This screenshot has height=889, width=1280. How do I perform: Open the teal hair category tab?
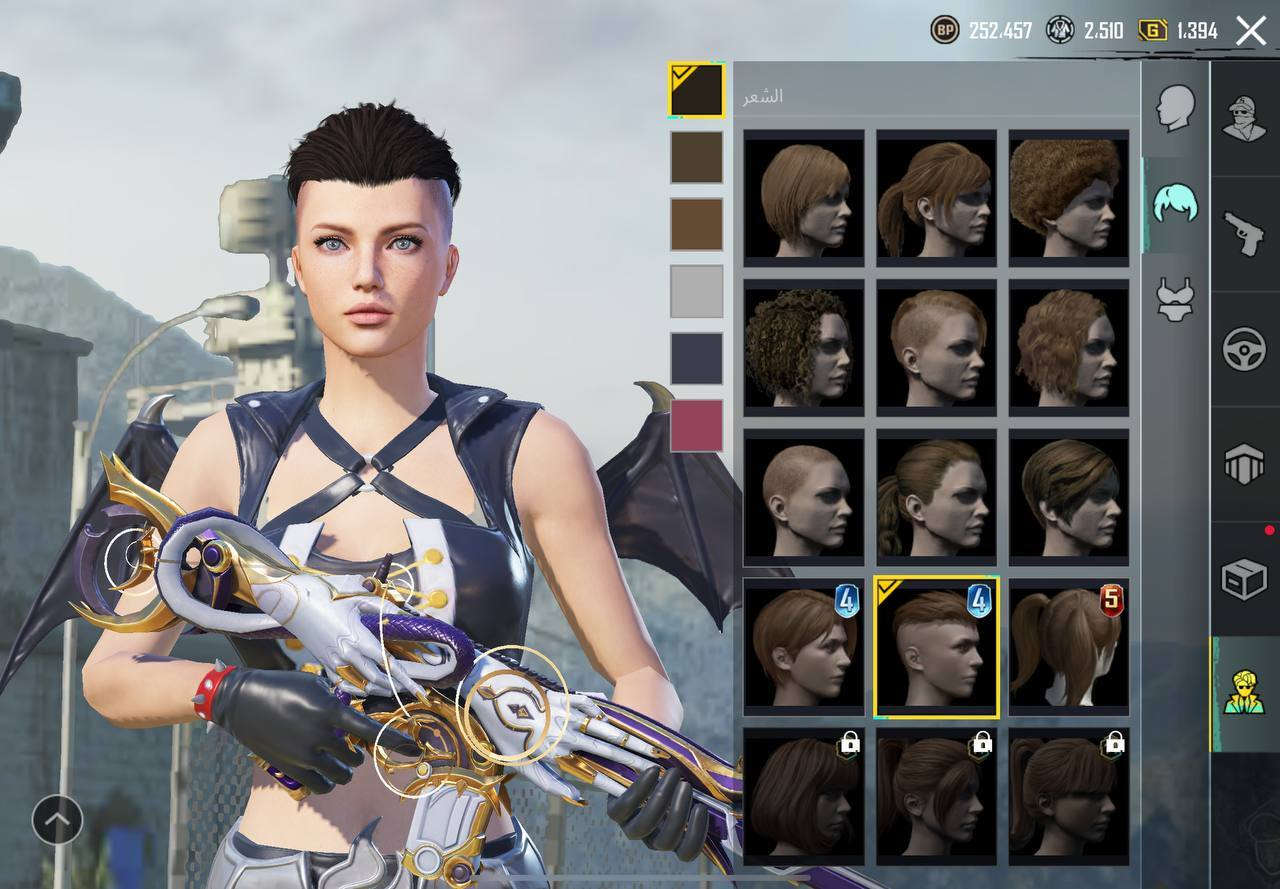pos(1176,203)
